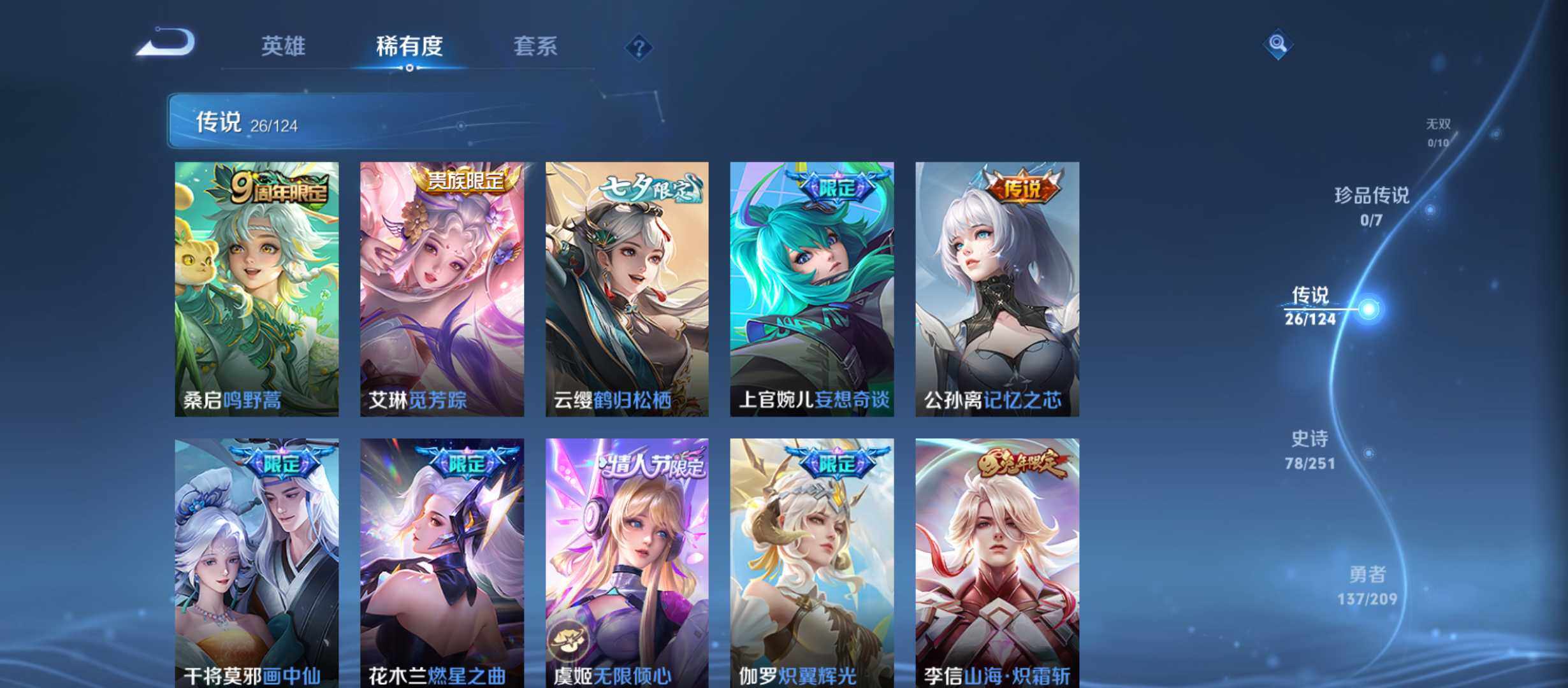Open the 套系 tab
This screenshot has width=1568, height=688.
click(535, 46)
